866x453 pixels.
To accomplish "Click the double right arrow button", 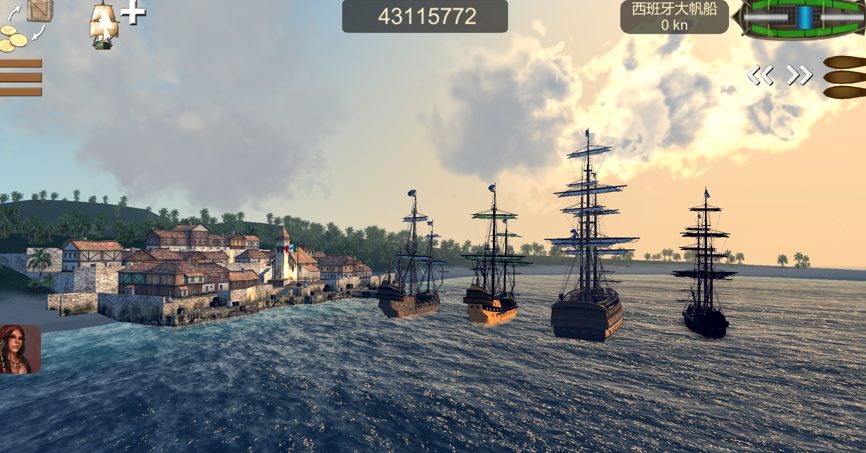I will pyautogui.click(x=799, y=75).
